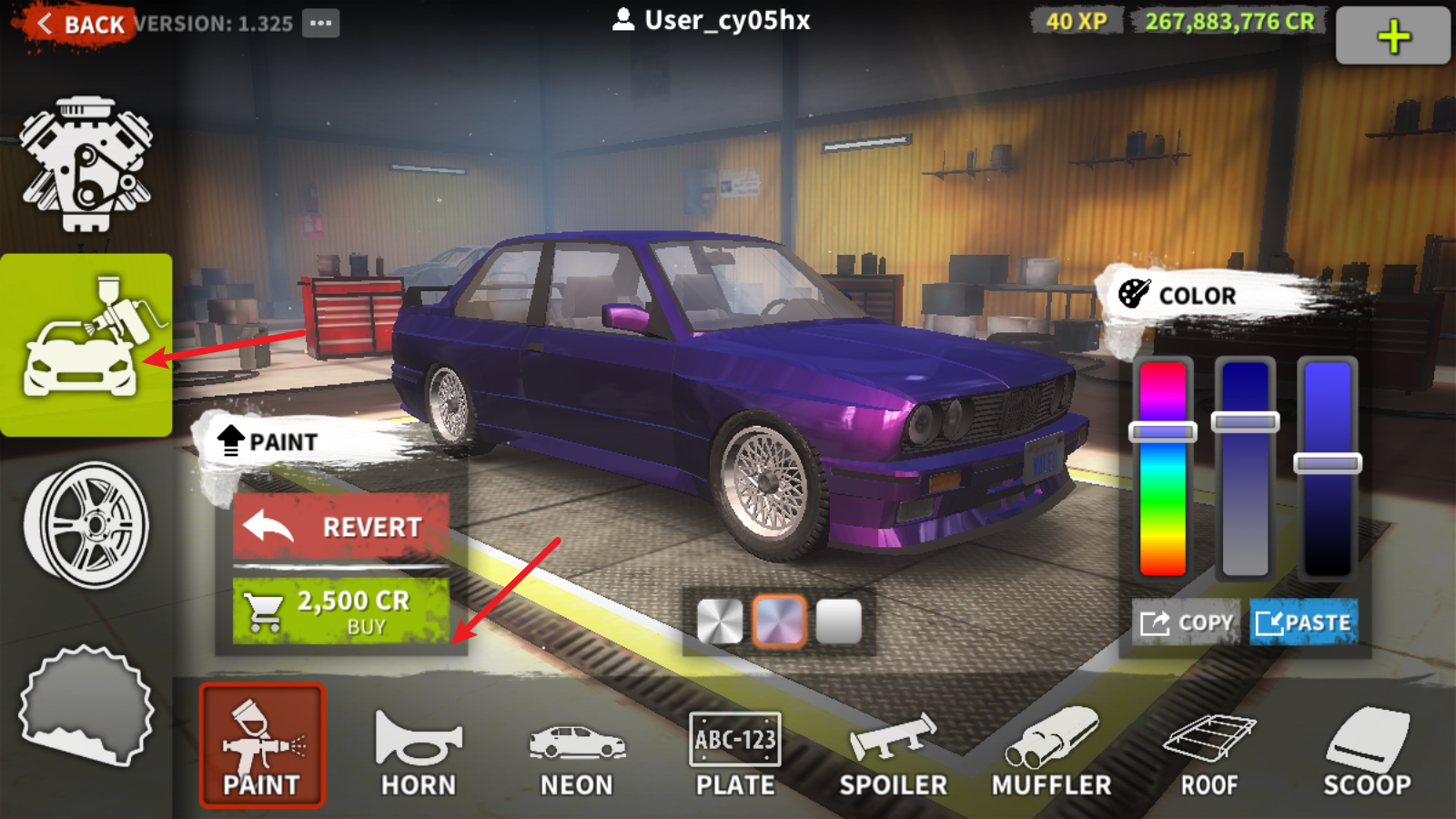1456x819 pixels.
Task: Revert the paint changes
Action: point(341,527)
